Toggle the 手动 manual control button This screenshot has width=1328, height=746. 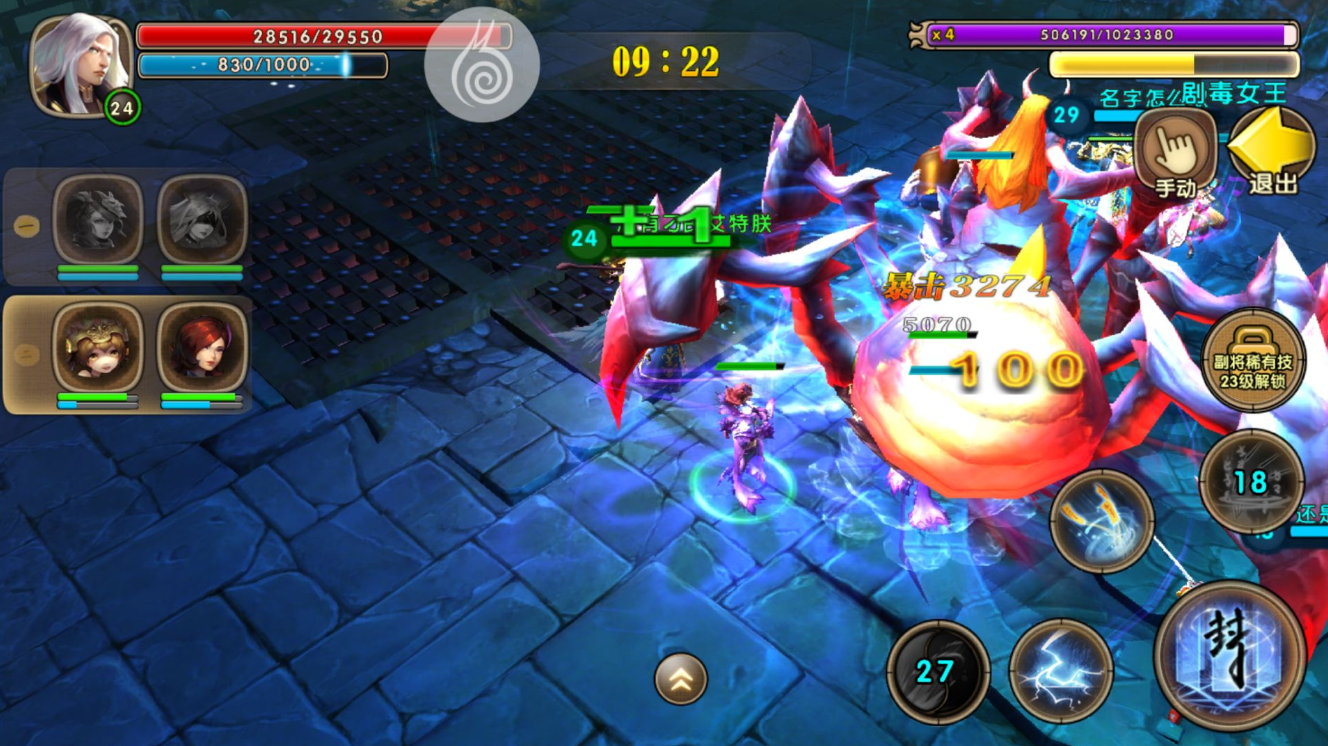coord(1176,150)
